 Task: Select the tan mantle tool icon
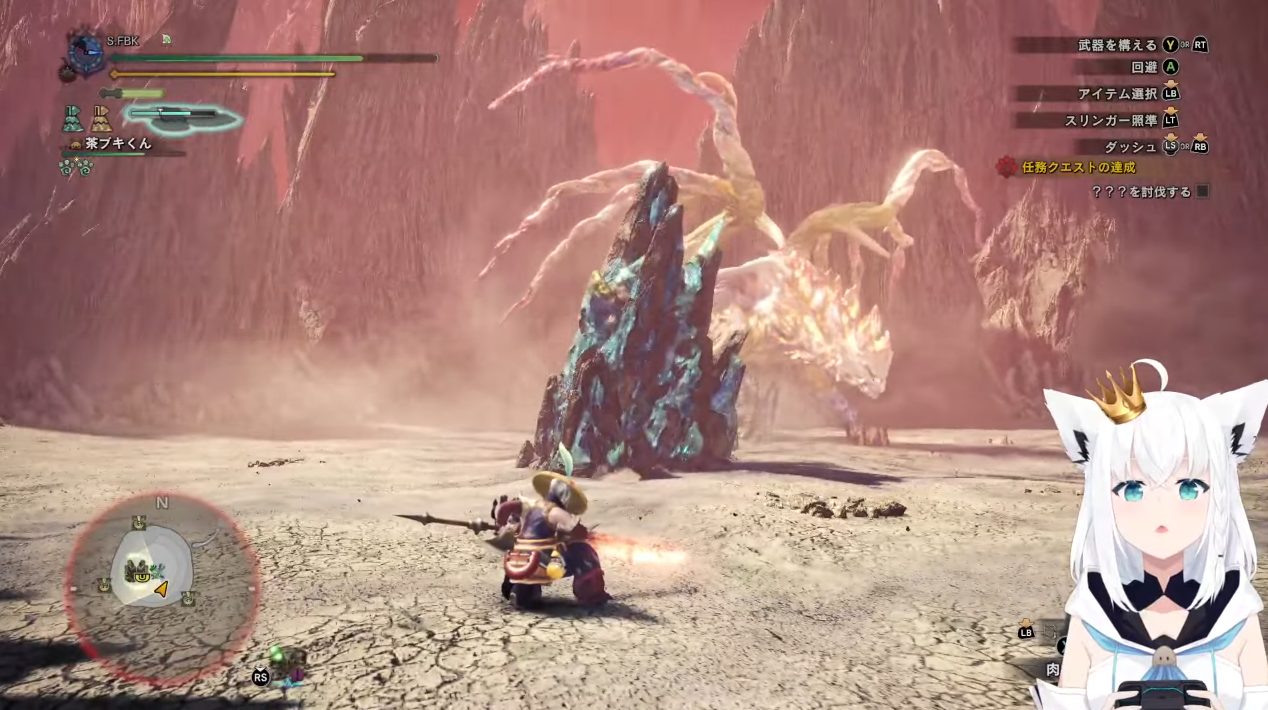[x=102, y=119]
